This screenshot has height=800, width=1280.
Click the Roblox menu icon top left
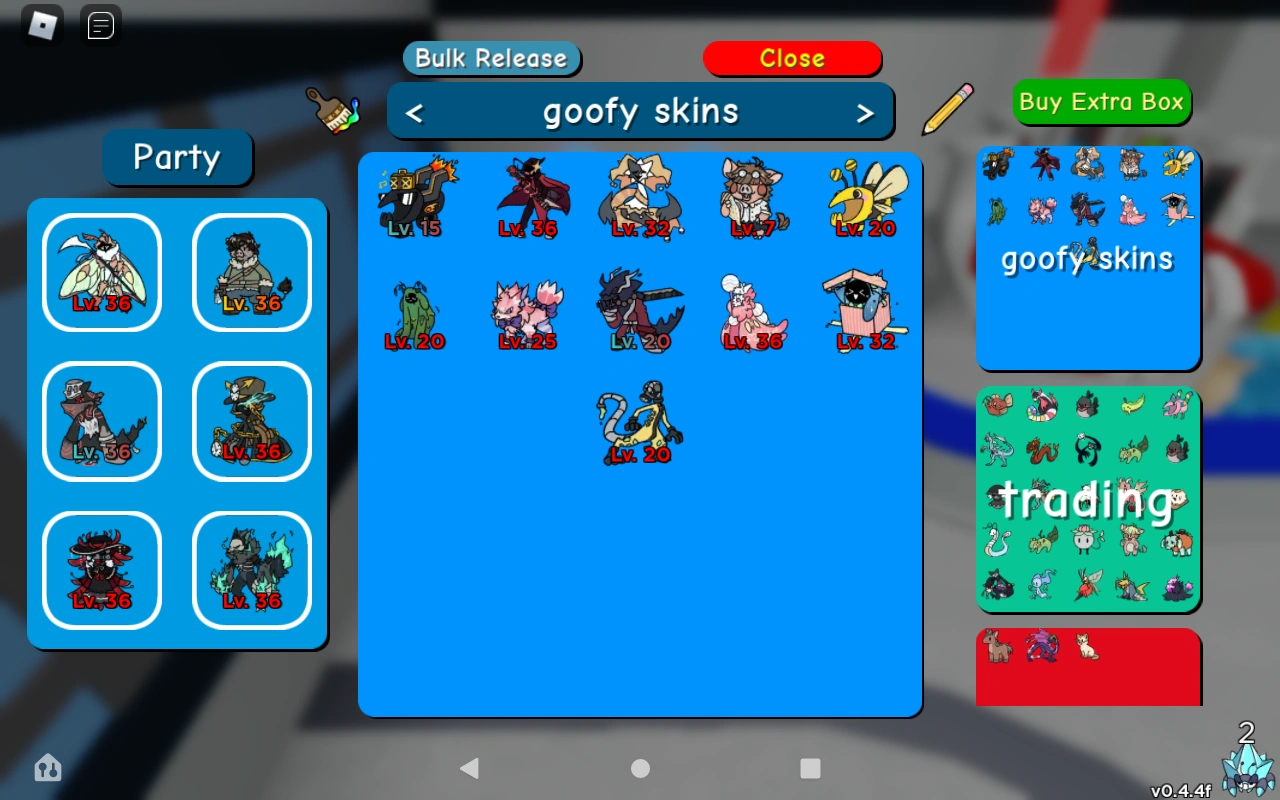point(40,22)
